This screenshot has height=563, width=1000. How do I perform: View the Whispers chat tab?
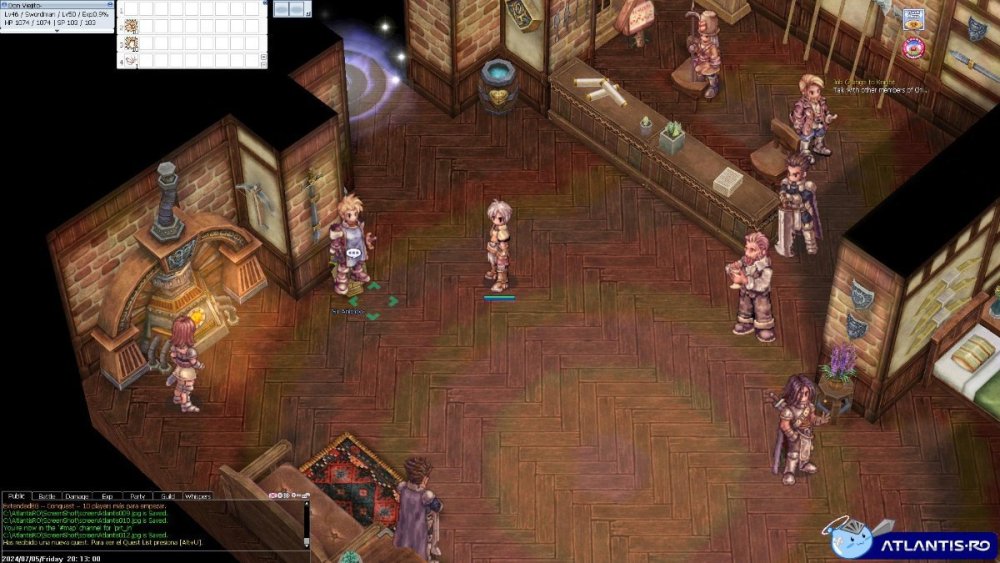tap(198, 496)
